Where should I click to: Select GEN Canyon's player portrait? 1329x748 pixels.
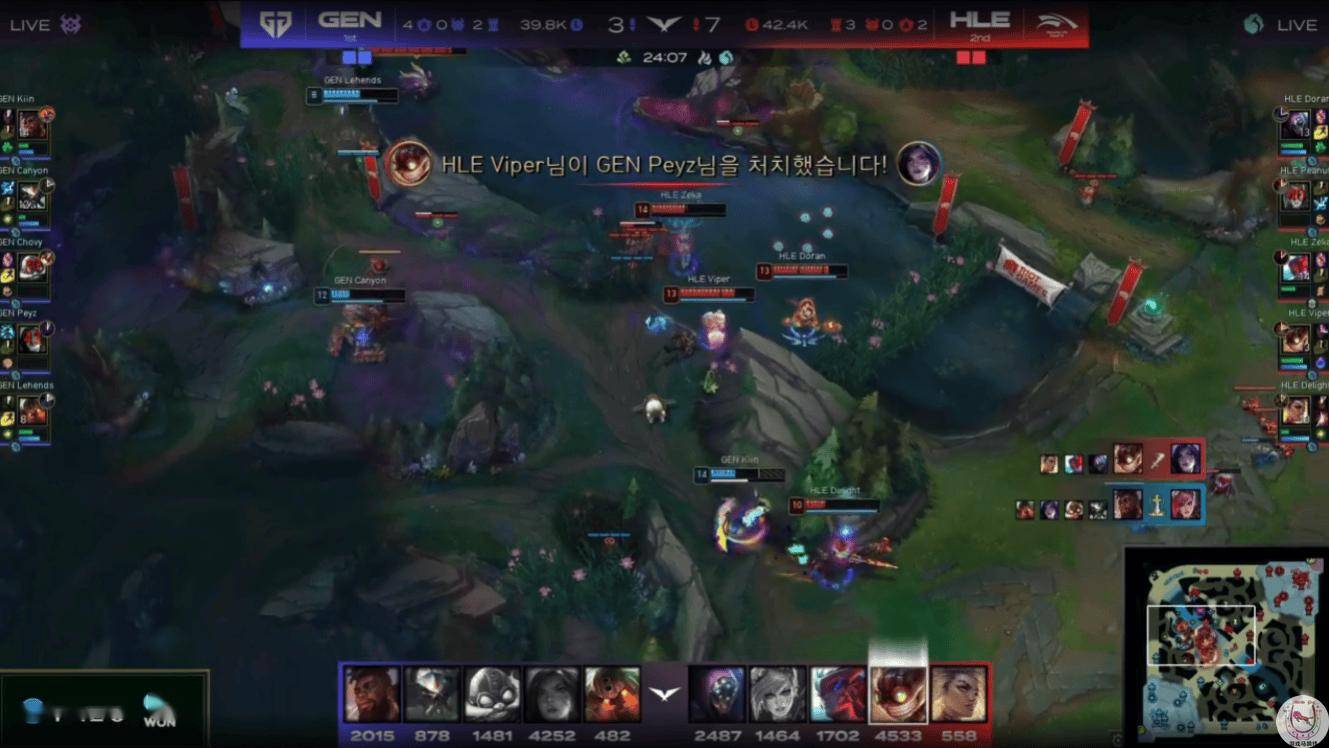pyautogui.click(x=32, y=196)
